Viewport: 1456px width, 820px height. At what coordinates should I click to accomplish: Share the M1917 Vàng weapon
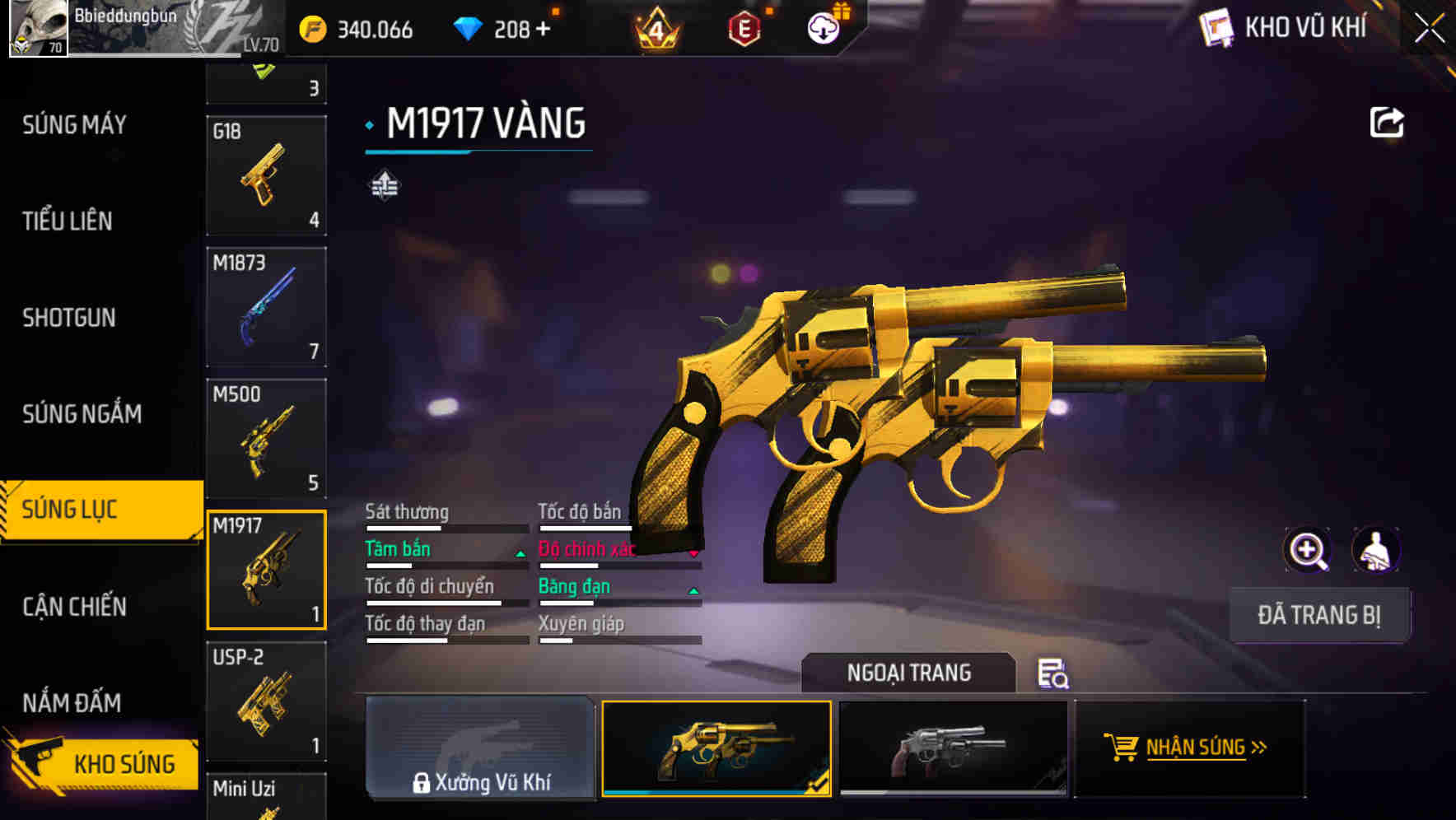[1387, 122]
